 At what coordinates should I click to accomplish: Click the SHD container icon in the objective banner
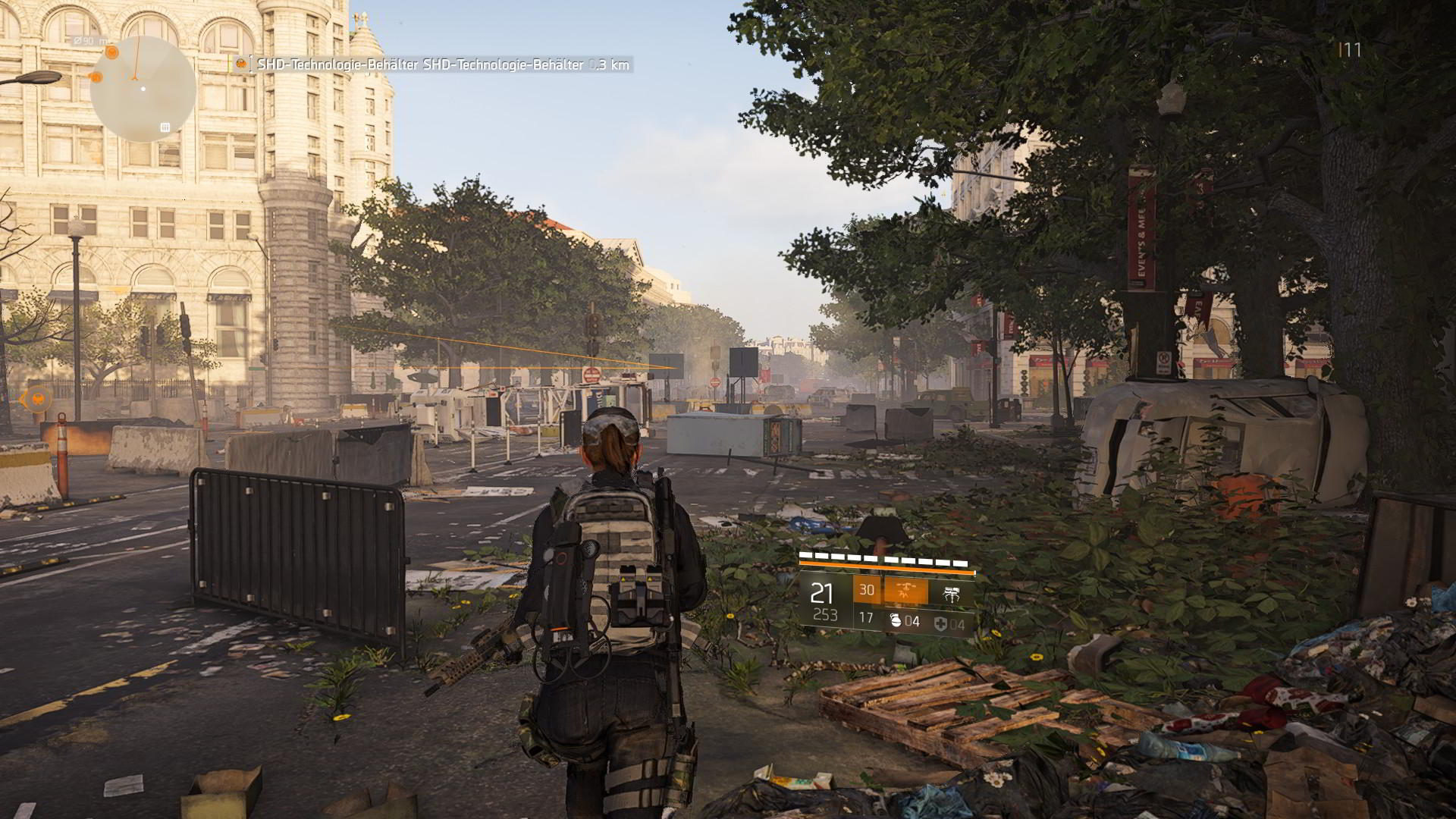[x=240, y=64]
